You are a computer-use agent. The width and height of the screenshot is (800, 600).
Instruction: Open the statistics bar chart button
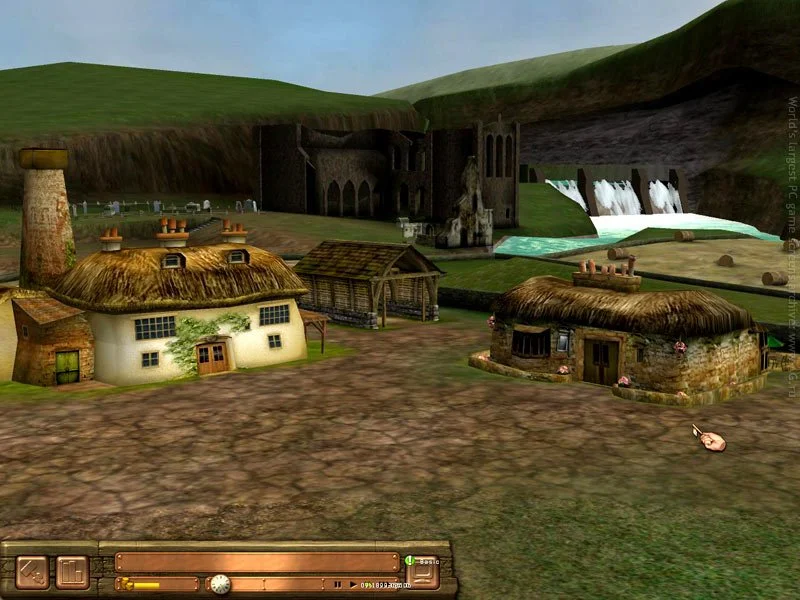[x=72, y=572]
